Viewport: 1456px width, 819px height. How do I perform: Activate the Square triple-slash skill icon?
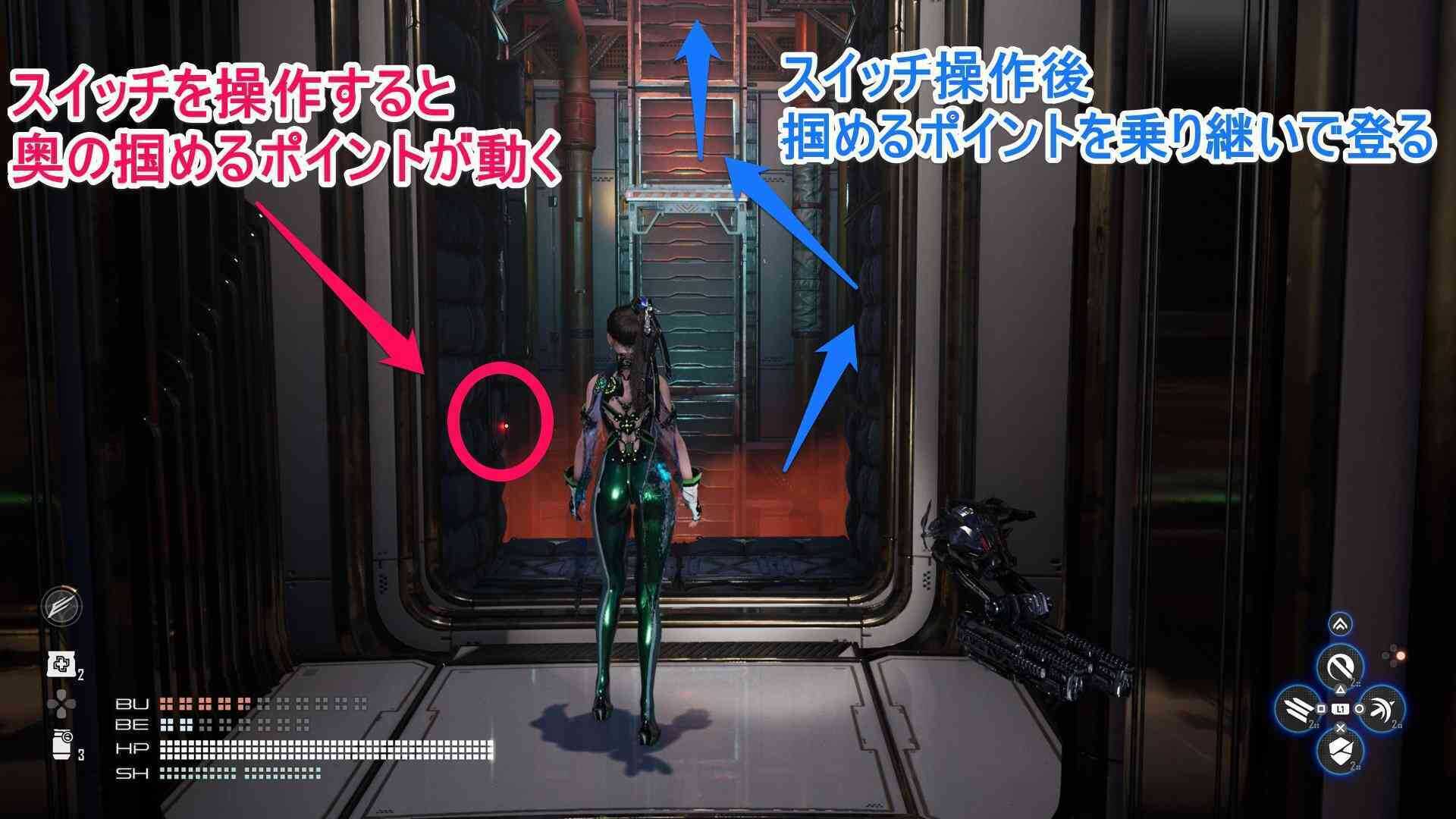[x=1298, y=709]
